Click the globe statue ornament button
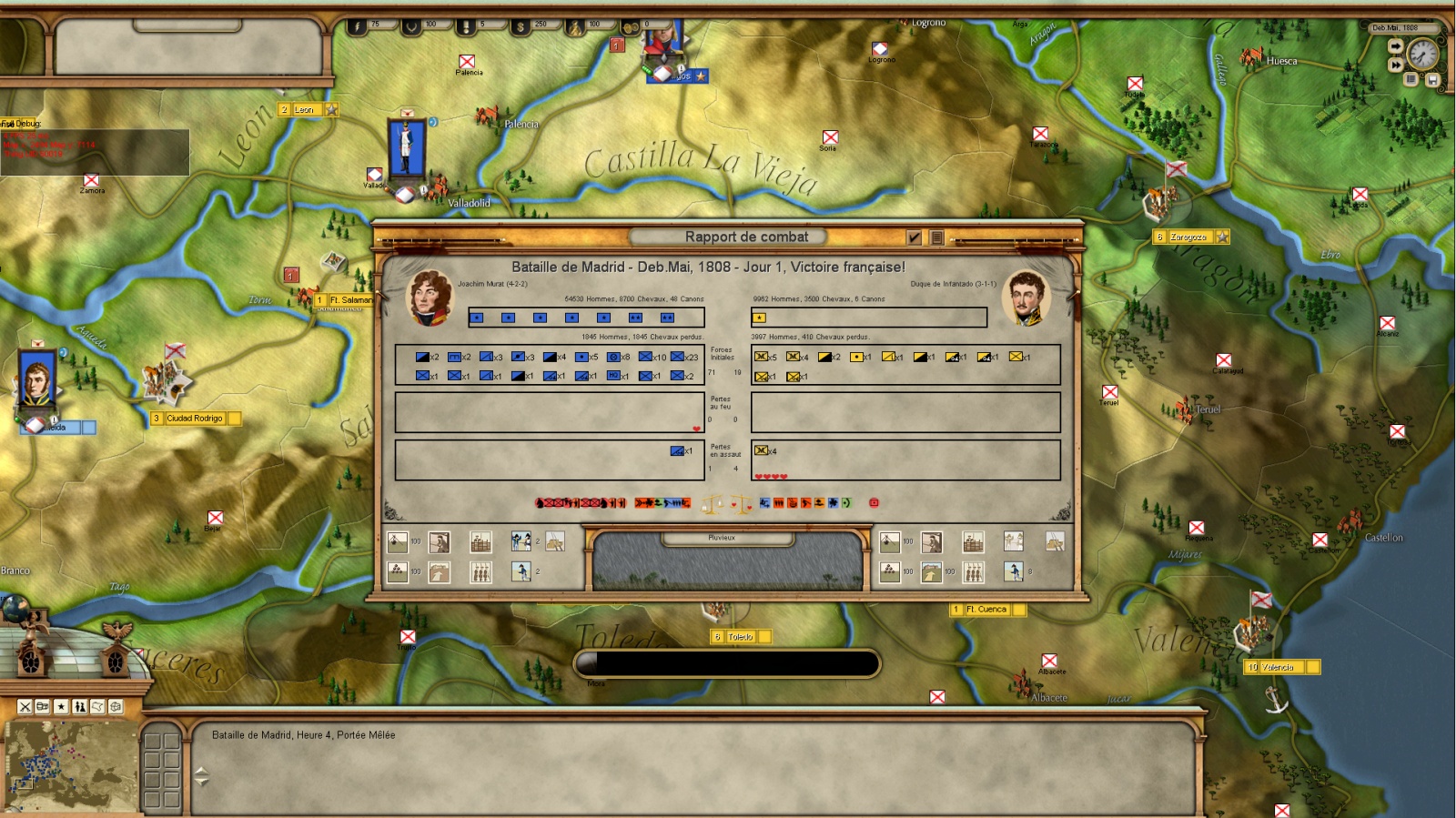Image resolution: width=1456 pixels, height=818 pixels. point(16,610)
